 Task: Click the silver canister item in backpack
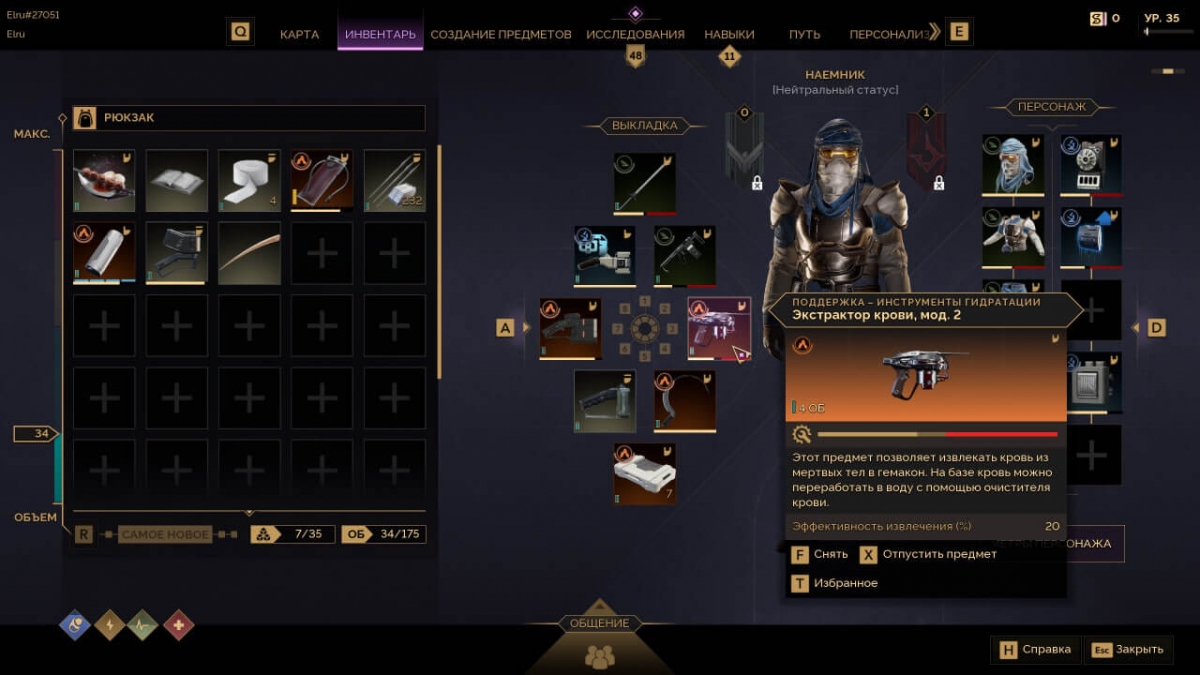click(104, 253)
